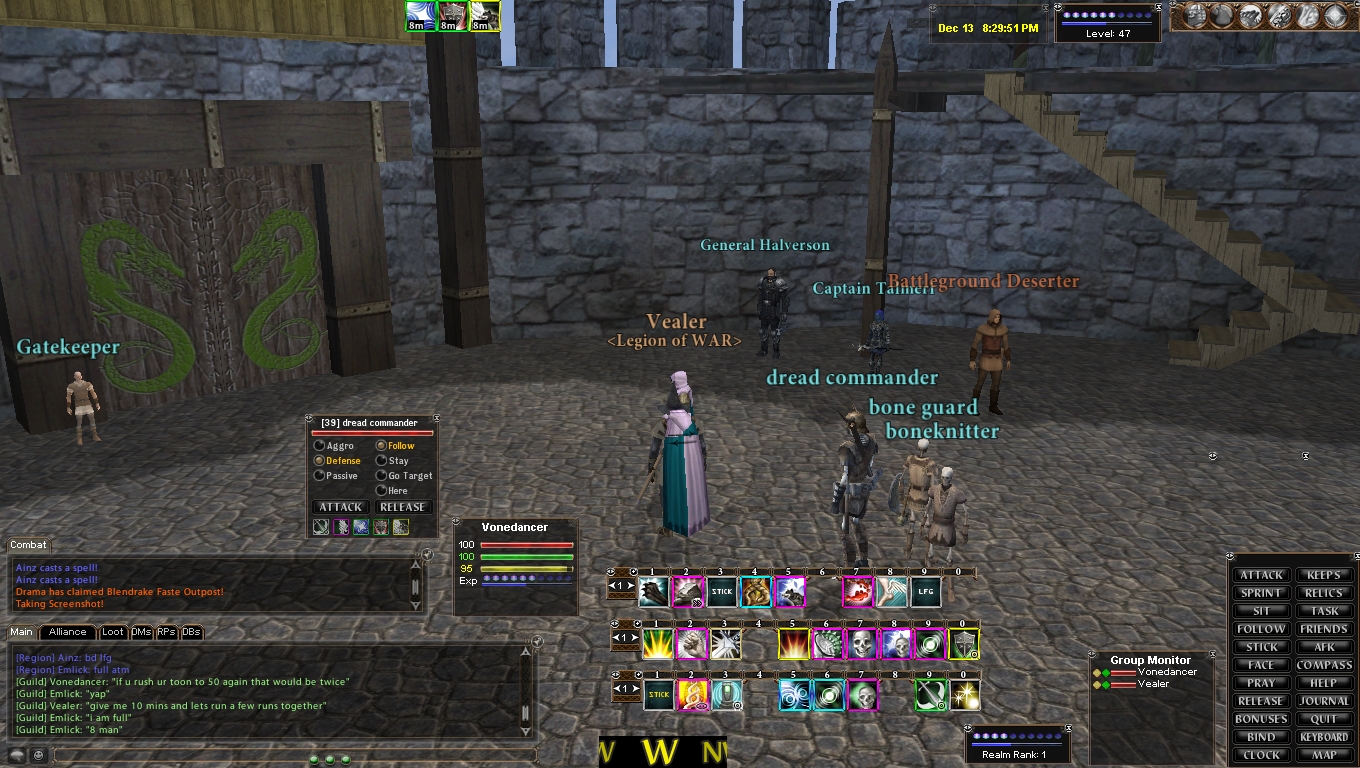Click the QUIT button
Screen dimensions: 1360x768
pyautogui.click(x=1324, y=719)
